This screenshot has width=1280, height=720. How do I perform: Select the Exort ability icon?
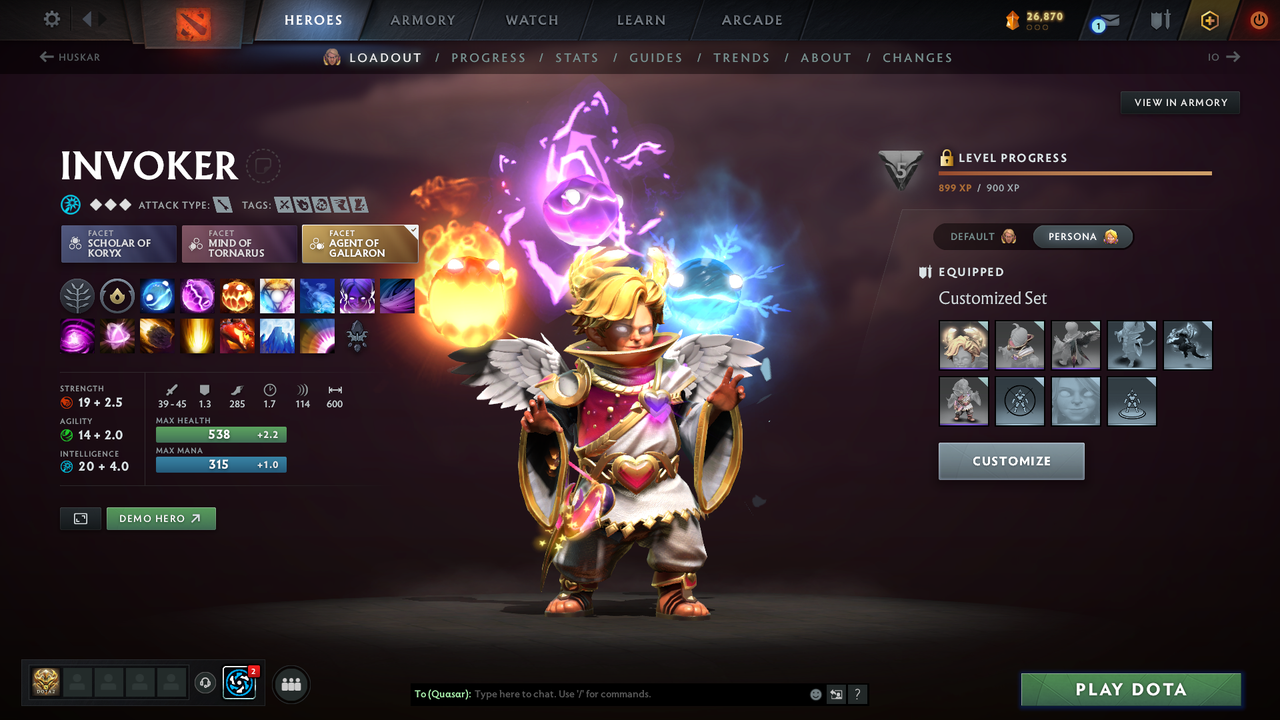tap(237, 295)
